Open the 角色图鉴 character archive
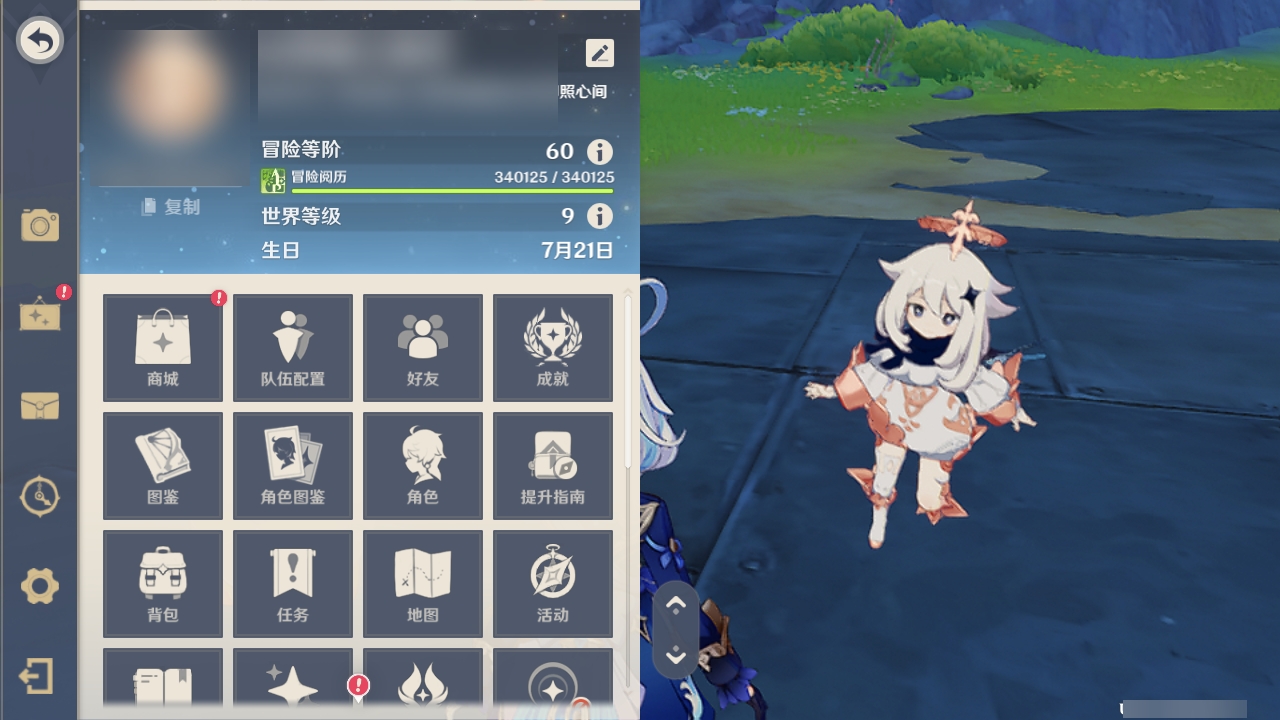 [293, 465]
